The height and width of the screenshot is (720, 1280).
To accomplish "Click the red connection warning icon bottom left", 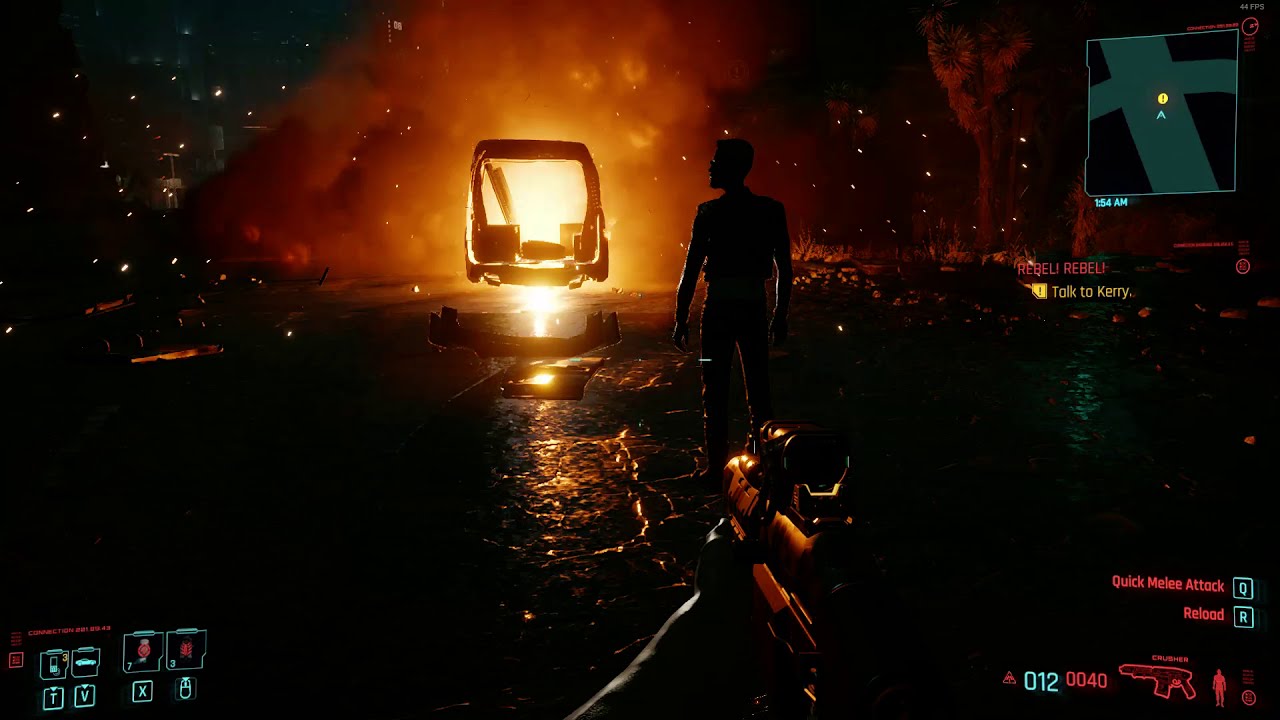I will 15,659.
